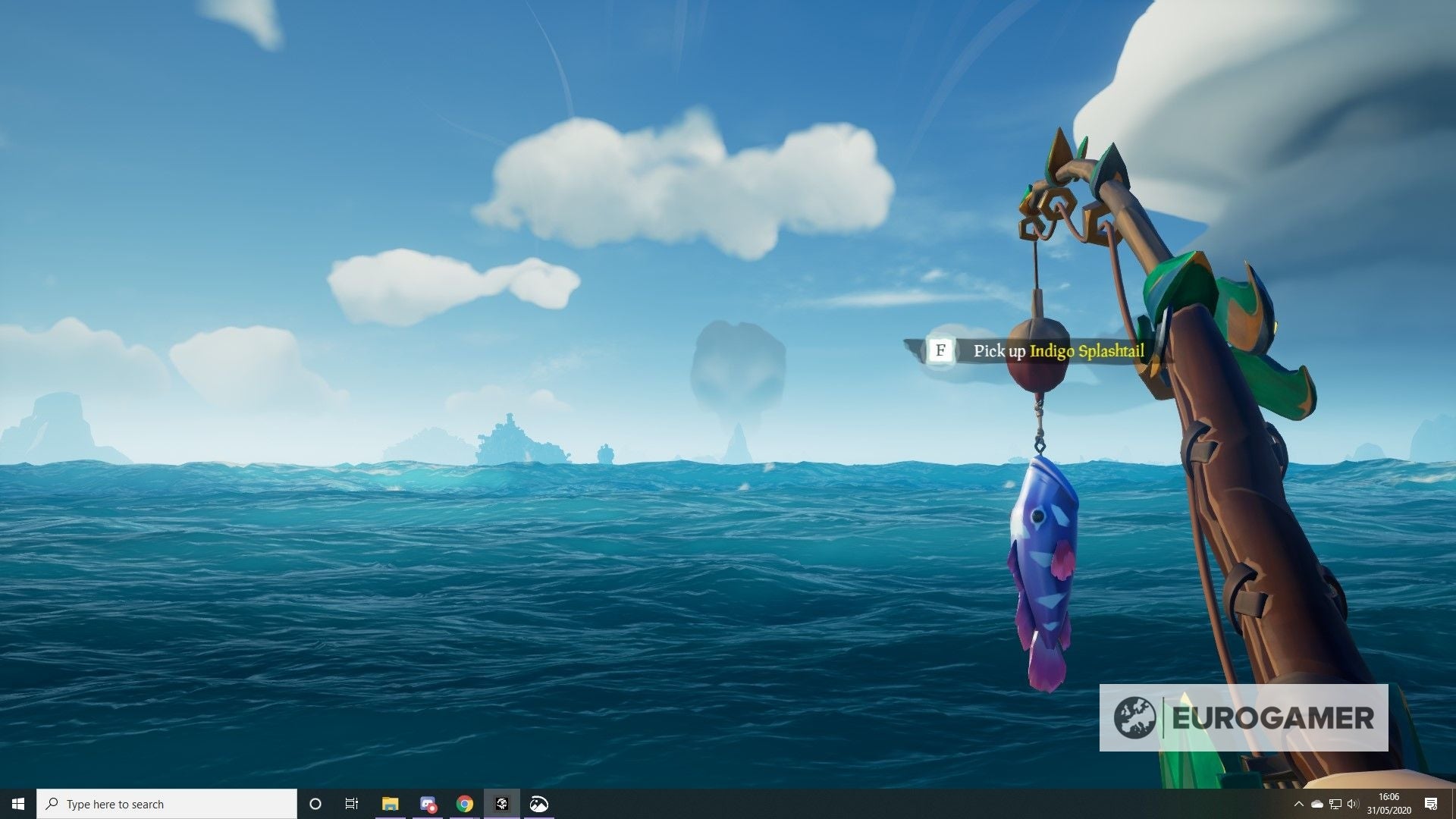1456x819 pixels.
Task: Open the OneDrive cloud tray icon
Action: point(1317,804)
